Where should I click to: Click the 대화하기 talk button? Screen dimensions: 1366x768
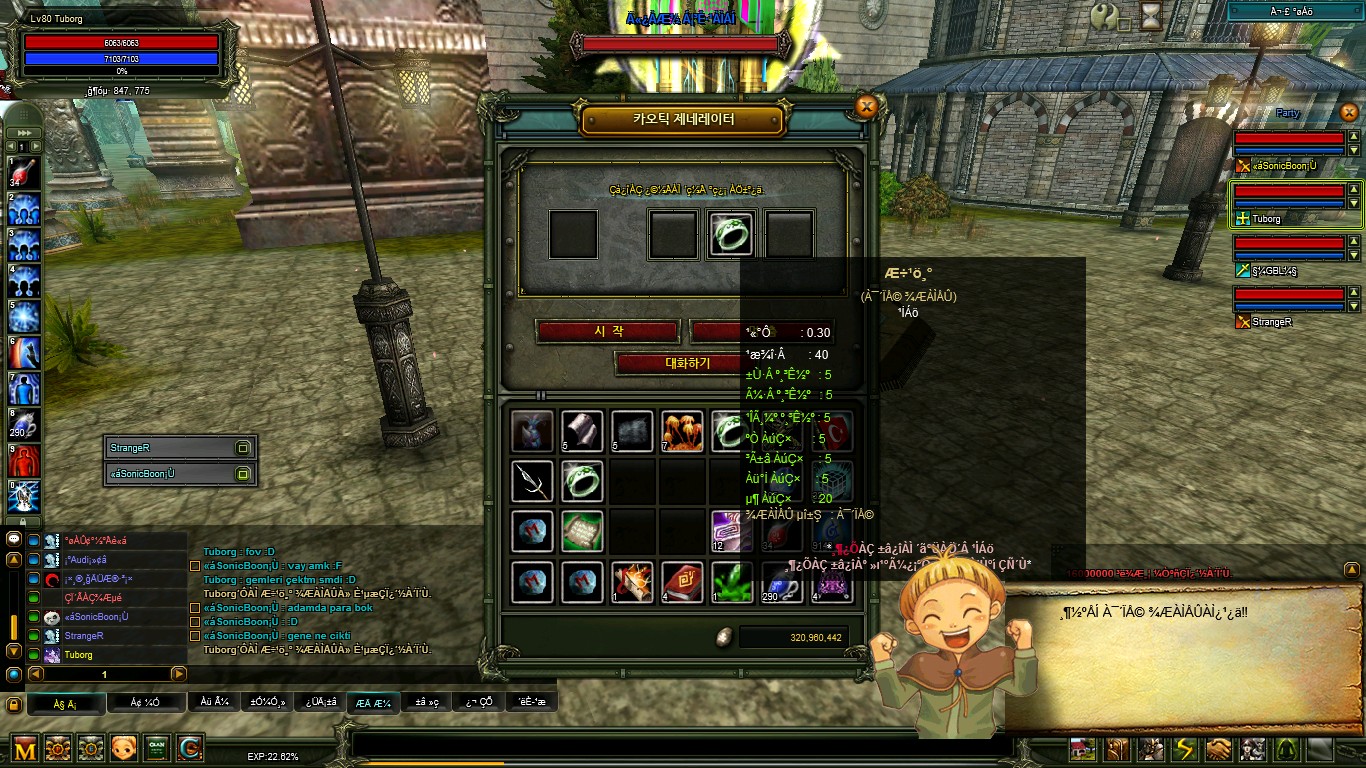(x=686, y=363)
